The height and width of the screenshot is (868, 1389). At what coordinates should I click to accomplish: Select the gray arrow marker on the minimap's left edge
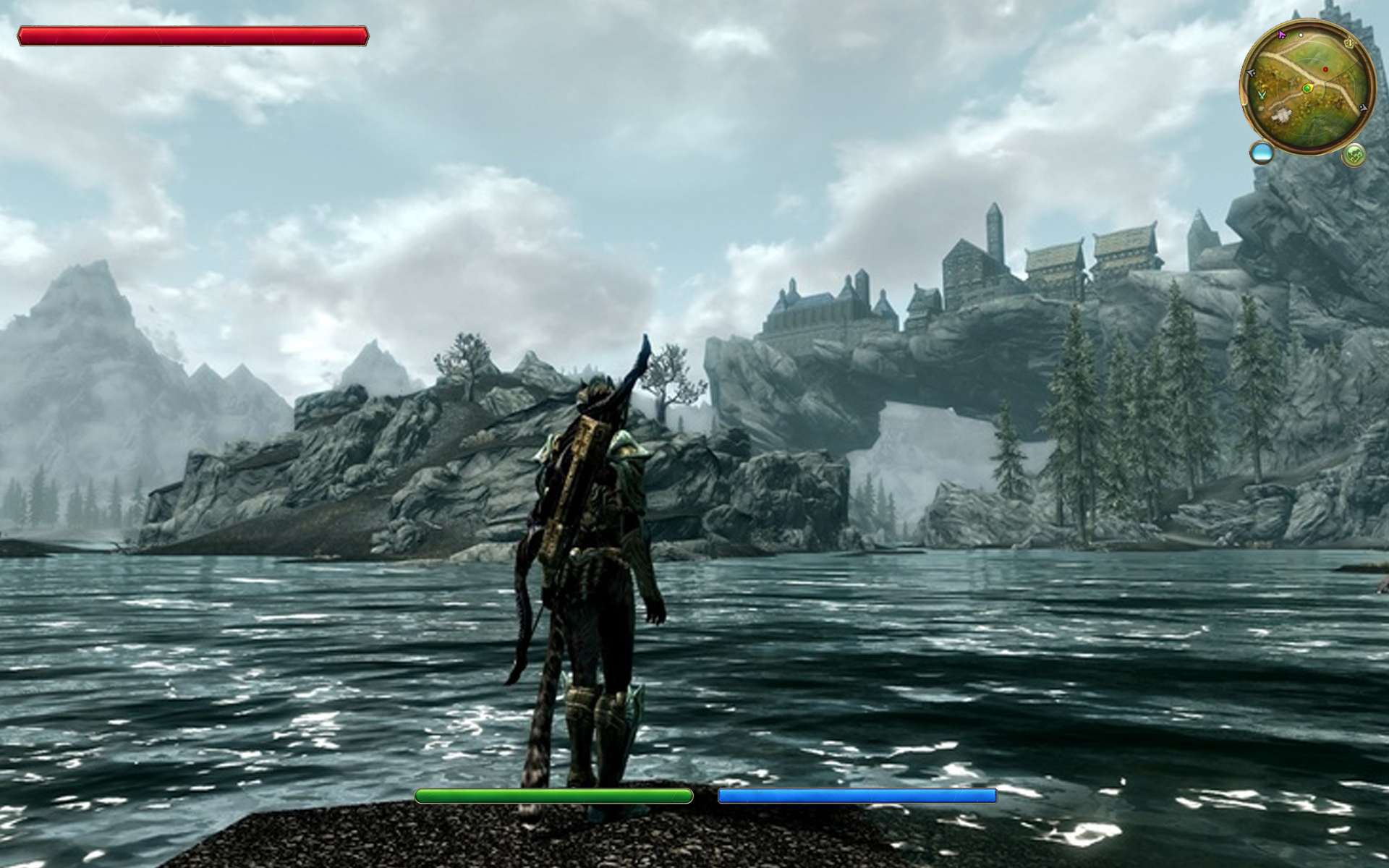[x=1251, y=72]
